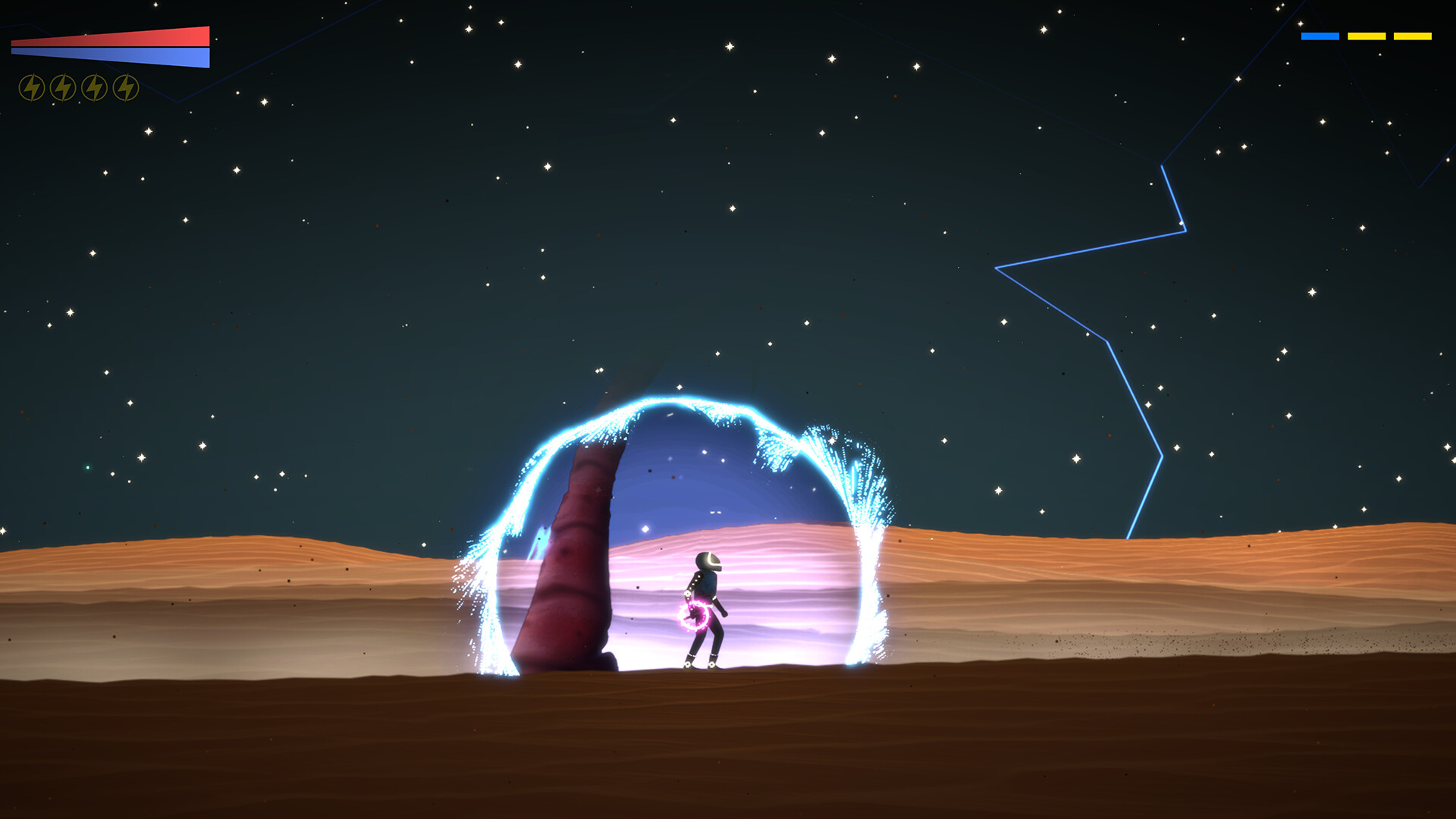Click the second lightning bolt charge icon
The image size is (1456, 819).
pos(63,86)
